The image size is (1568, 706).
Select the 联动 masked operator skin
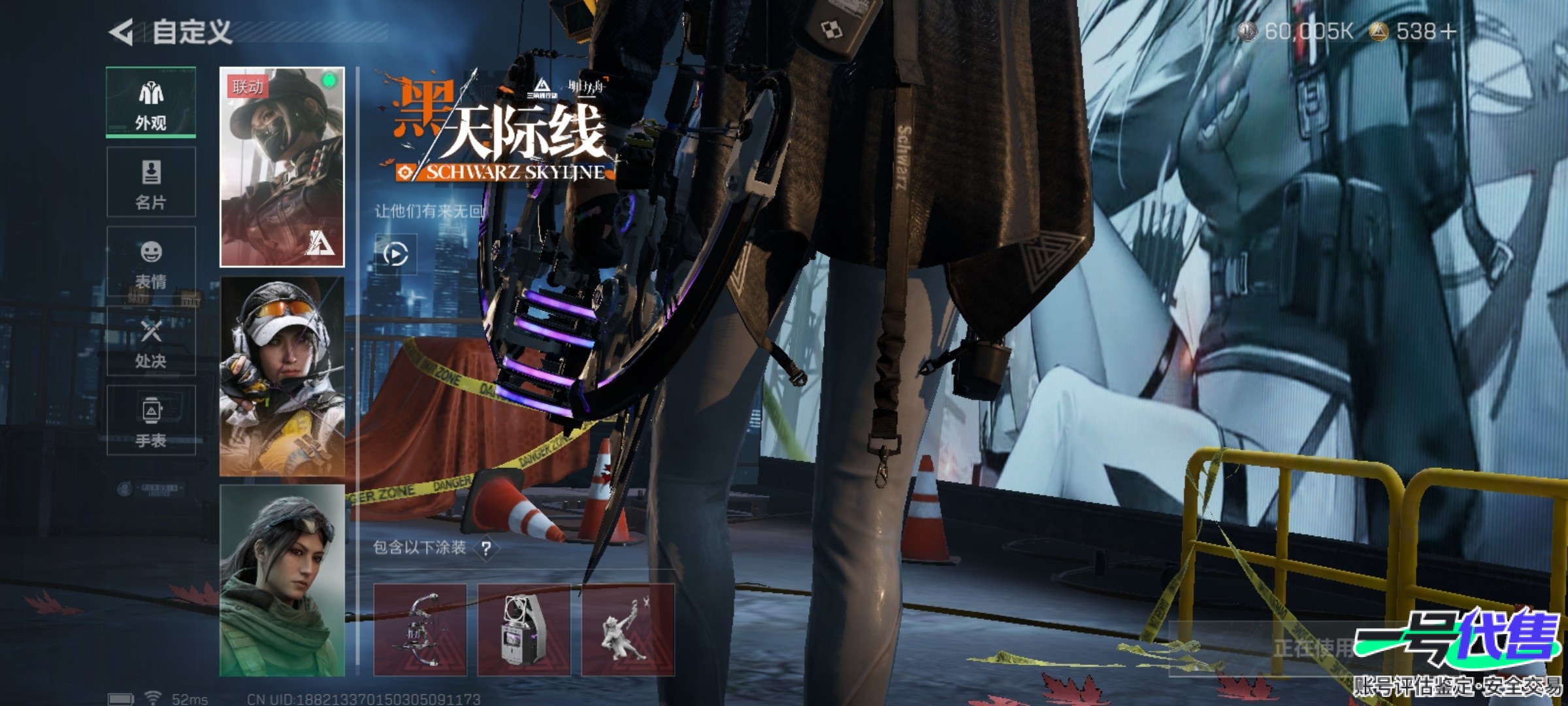282,167
